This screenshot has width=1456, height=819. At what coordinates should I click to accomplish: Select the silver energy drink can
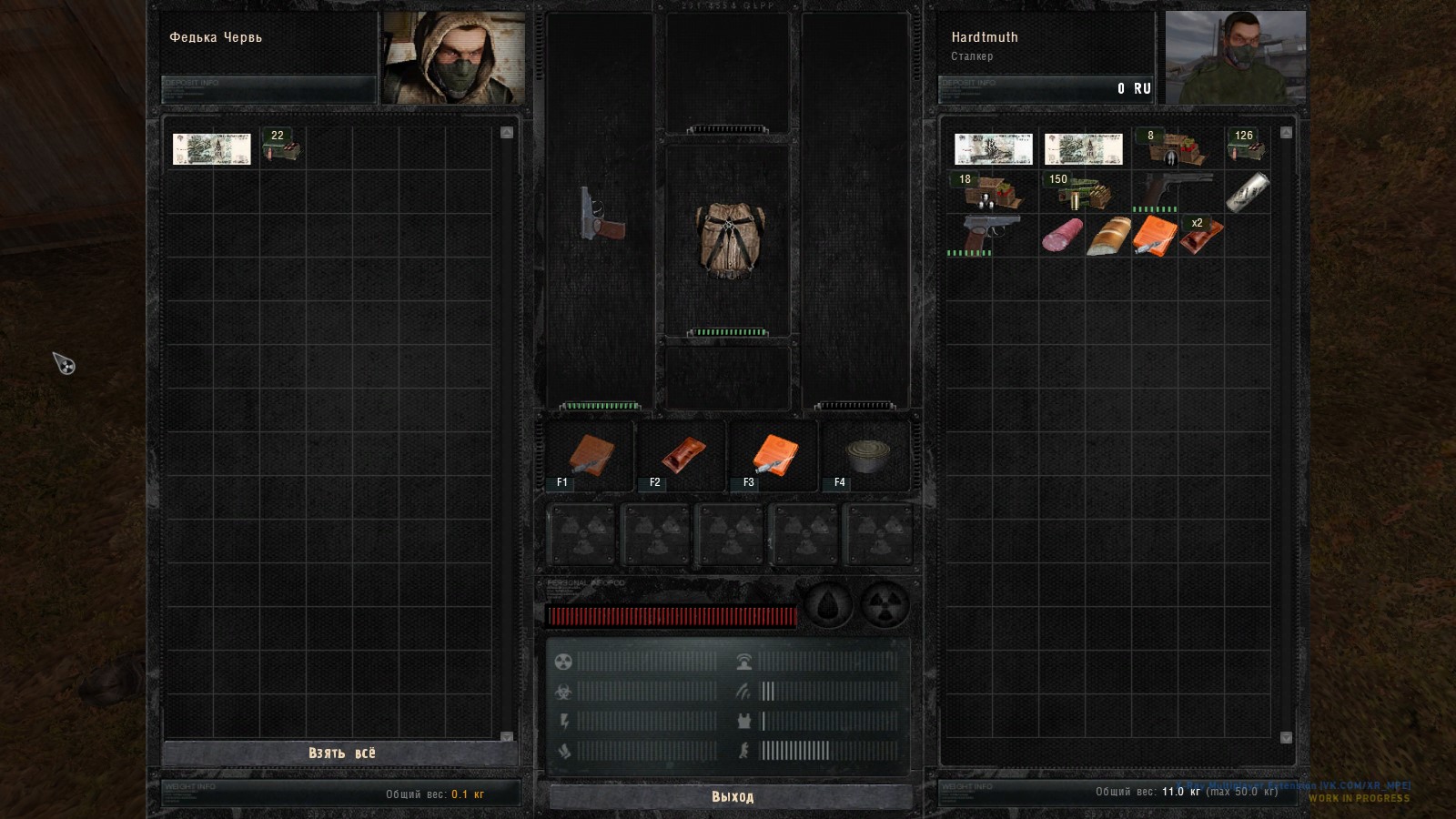(x=1246, y=193)
